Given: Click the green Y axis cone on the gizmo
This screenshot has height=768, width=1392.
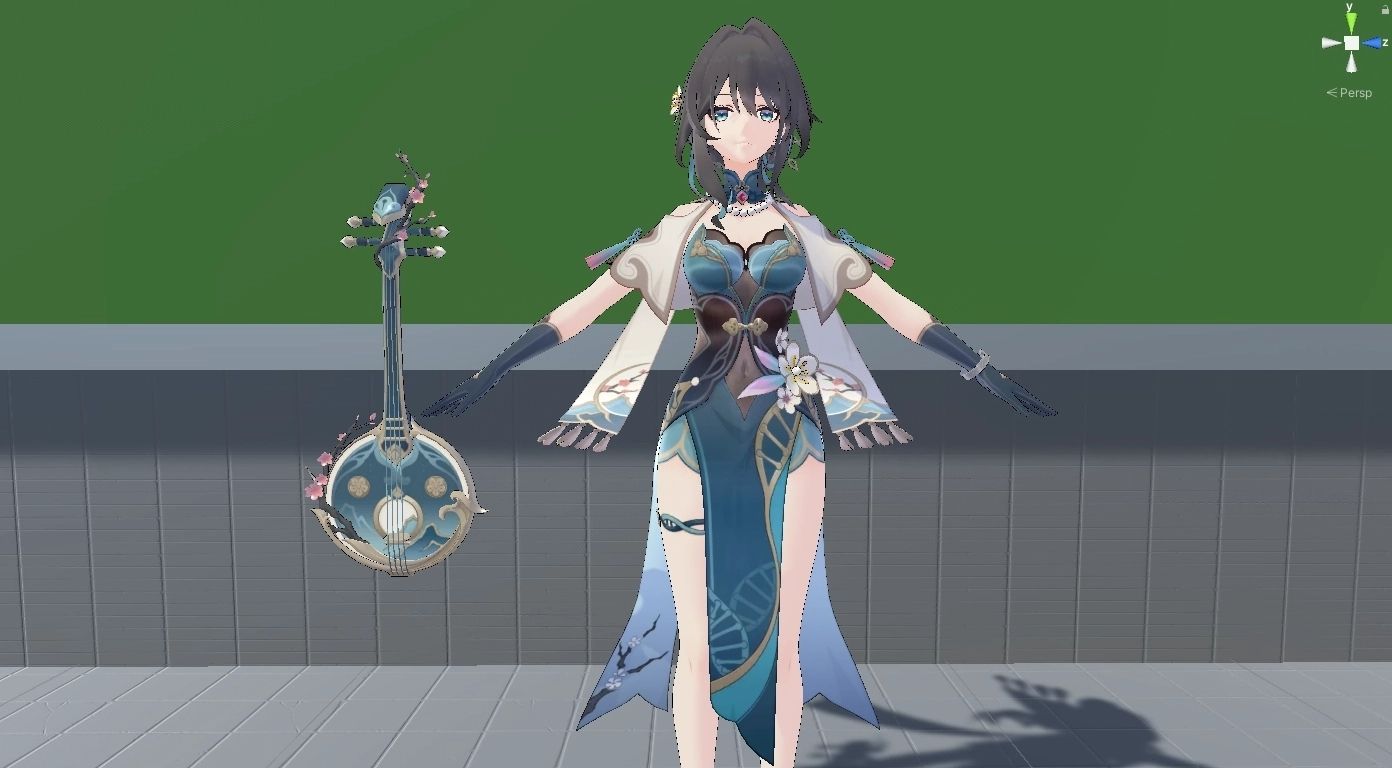Looking at the screenshot, I should [1351, 23].
